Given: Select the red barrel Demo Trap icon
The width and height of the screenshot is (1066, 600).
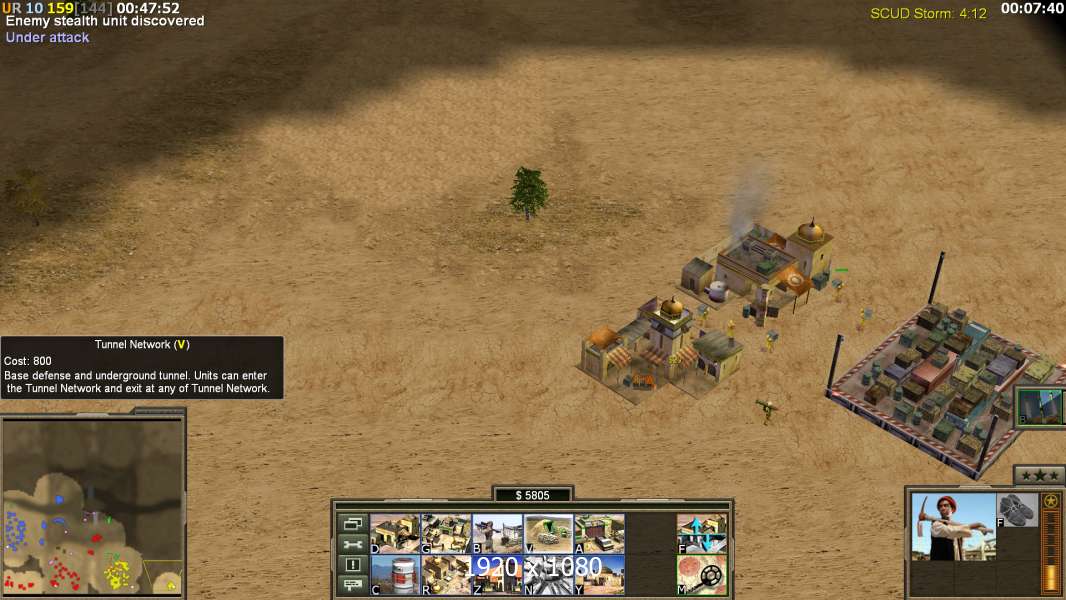Looking at the screenshot, I should click(395, 574).
